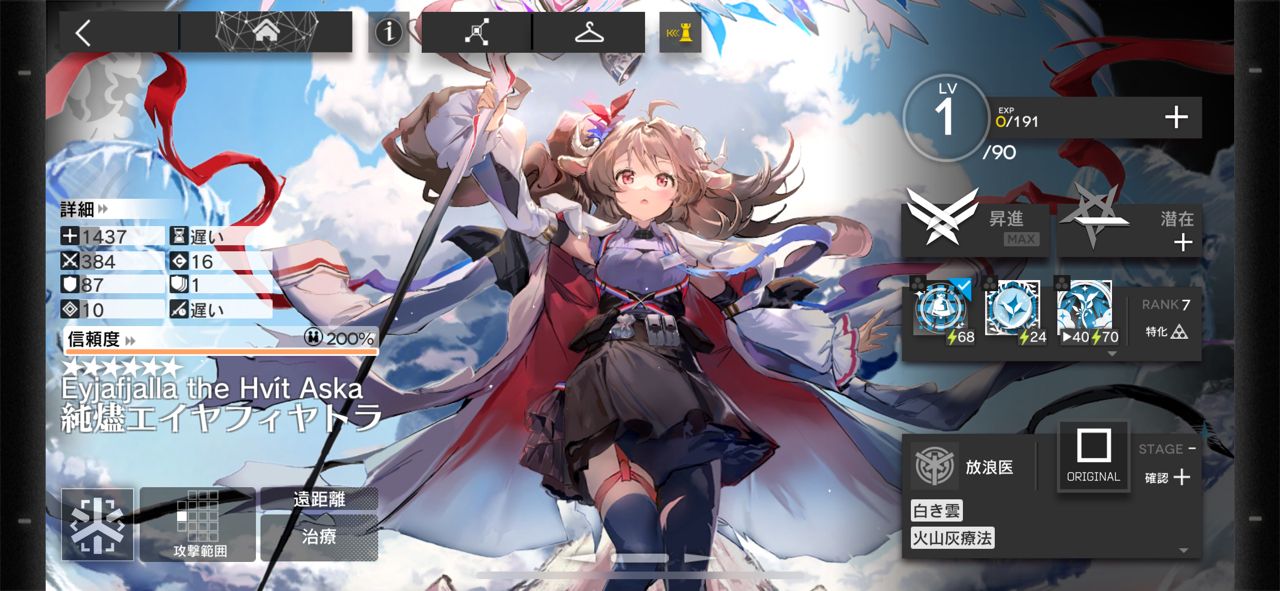Click the yellow chess rook icon
1280x591 pixels.
click(680, 33)
